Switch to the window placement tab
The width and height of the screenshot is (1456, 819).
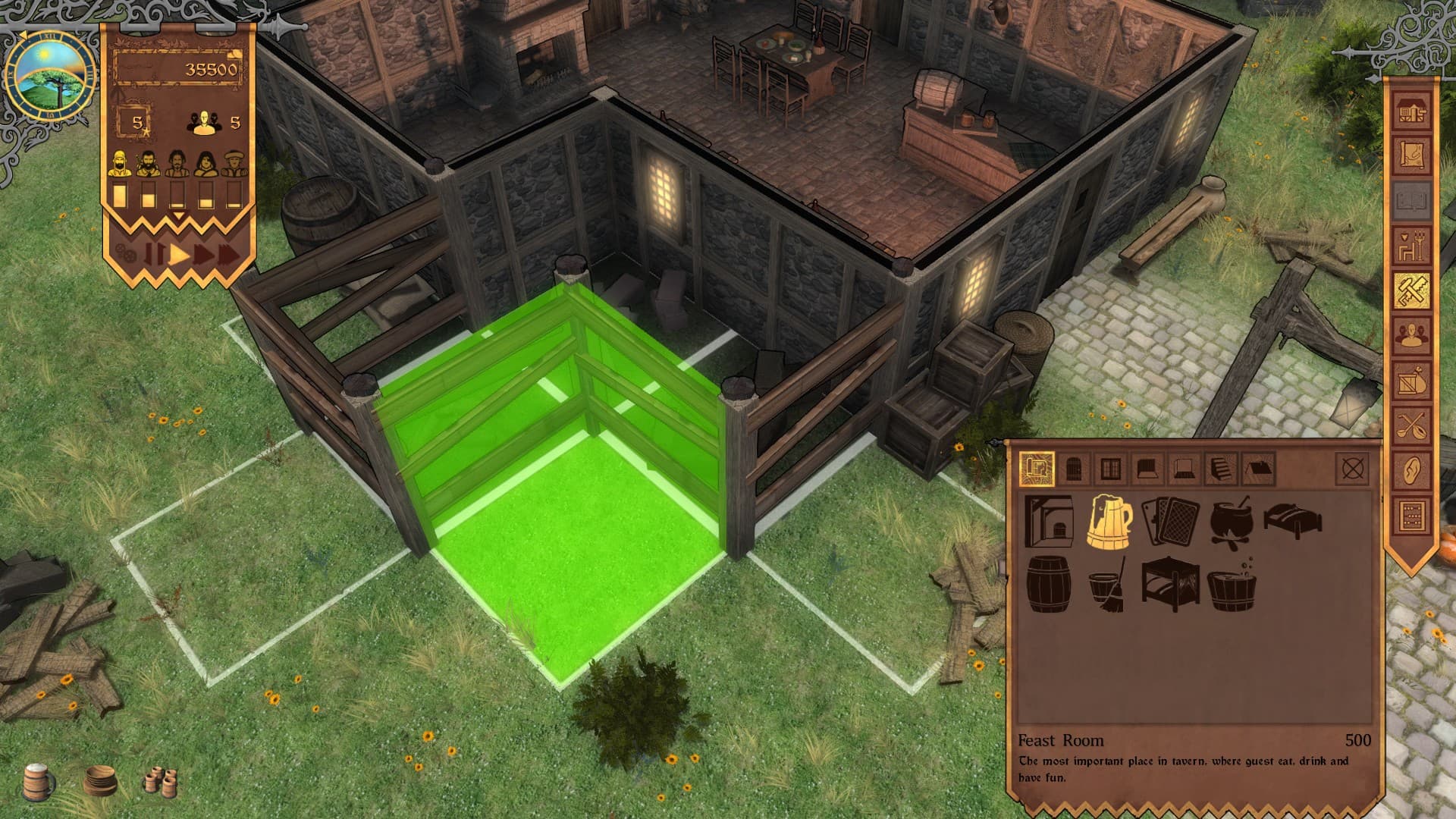(1110, 470)
